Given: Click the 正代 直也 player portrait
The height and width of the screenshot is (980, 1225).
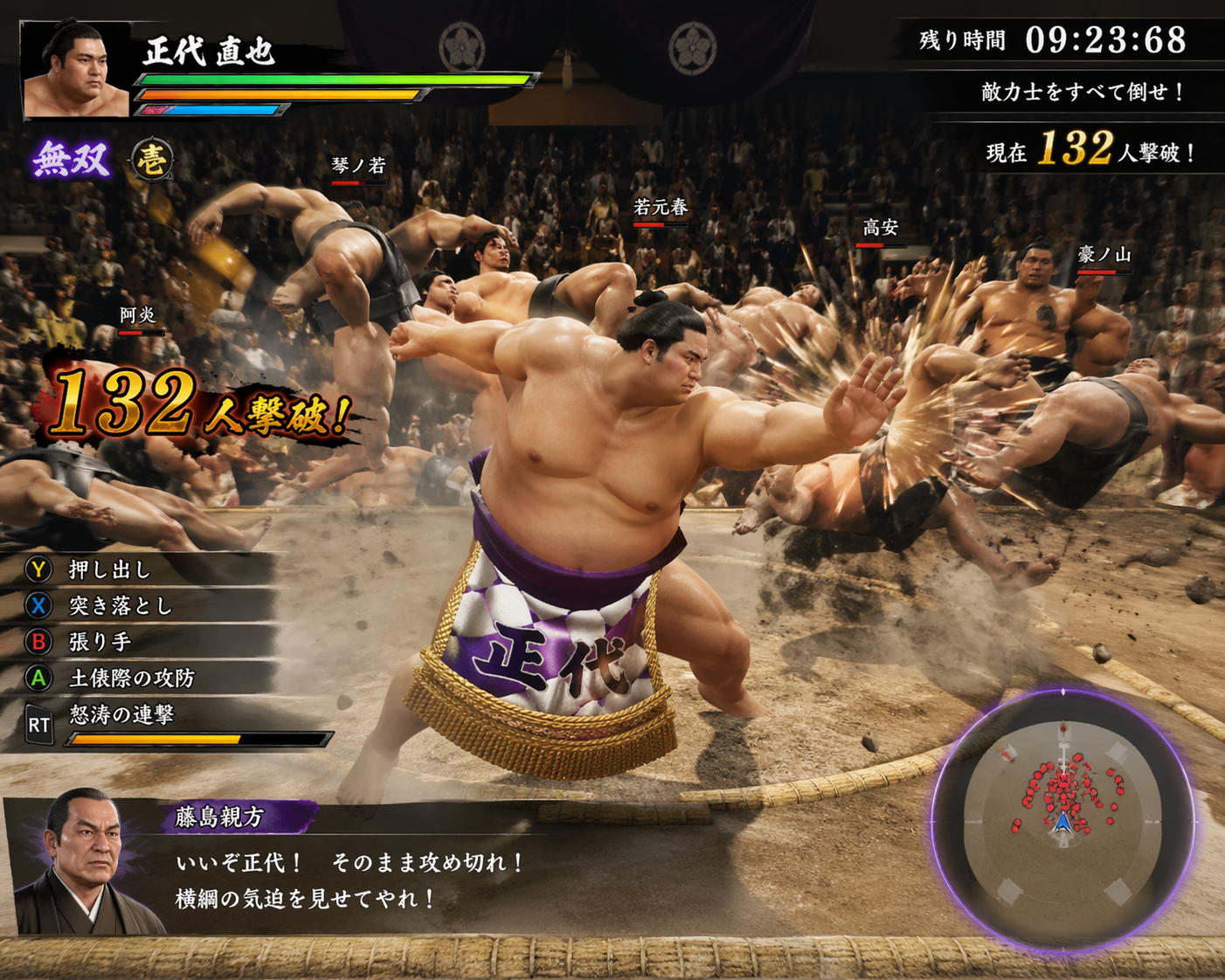Looking at the screenshot, I should click(75, 71).
